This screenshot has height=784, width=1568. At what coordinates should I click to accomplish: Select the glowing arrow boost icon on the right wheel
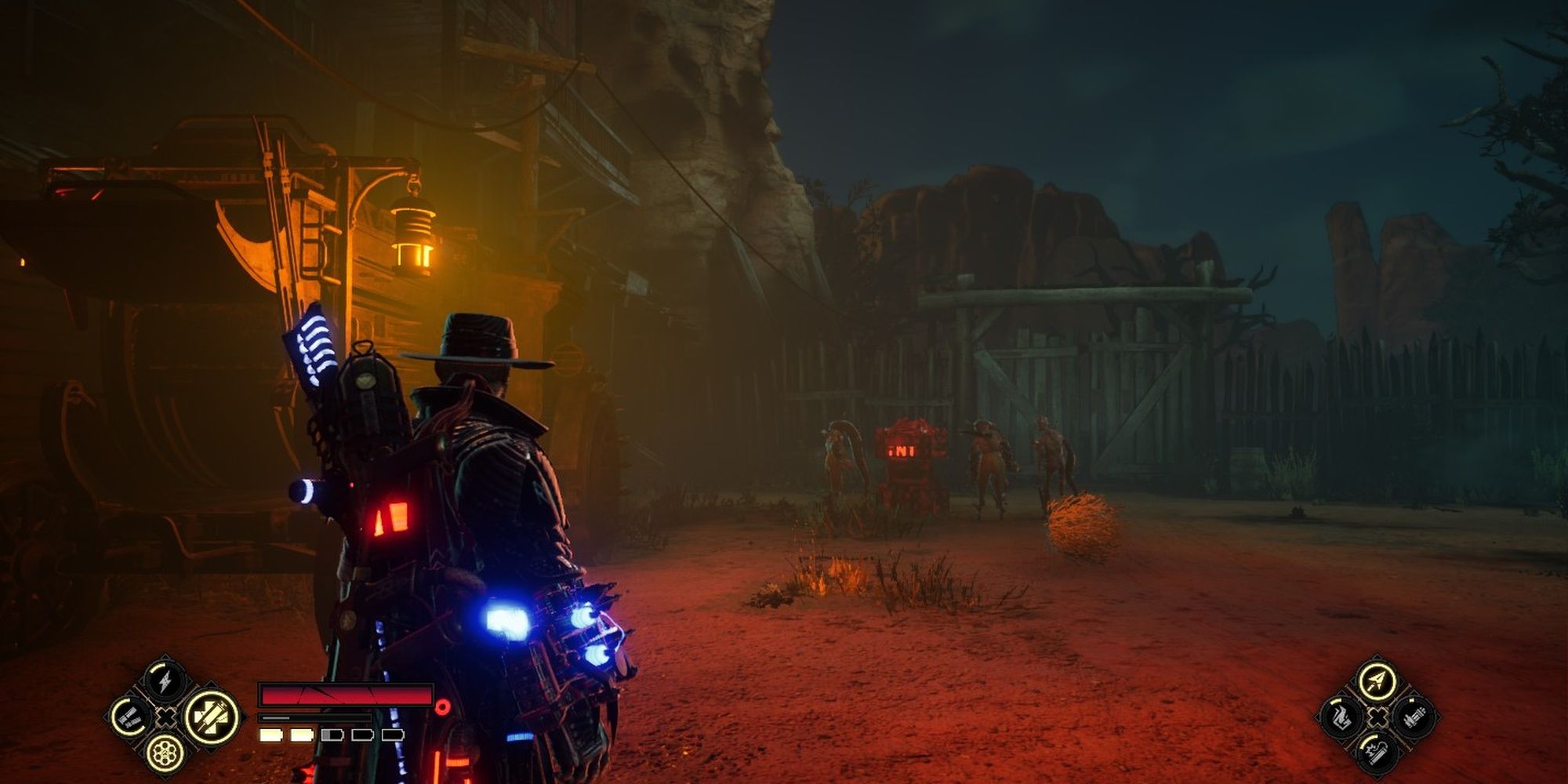tap(1377, 682)
